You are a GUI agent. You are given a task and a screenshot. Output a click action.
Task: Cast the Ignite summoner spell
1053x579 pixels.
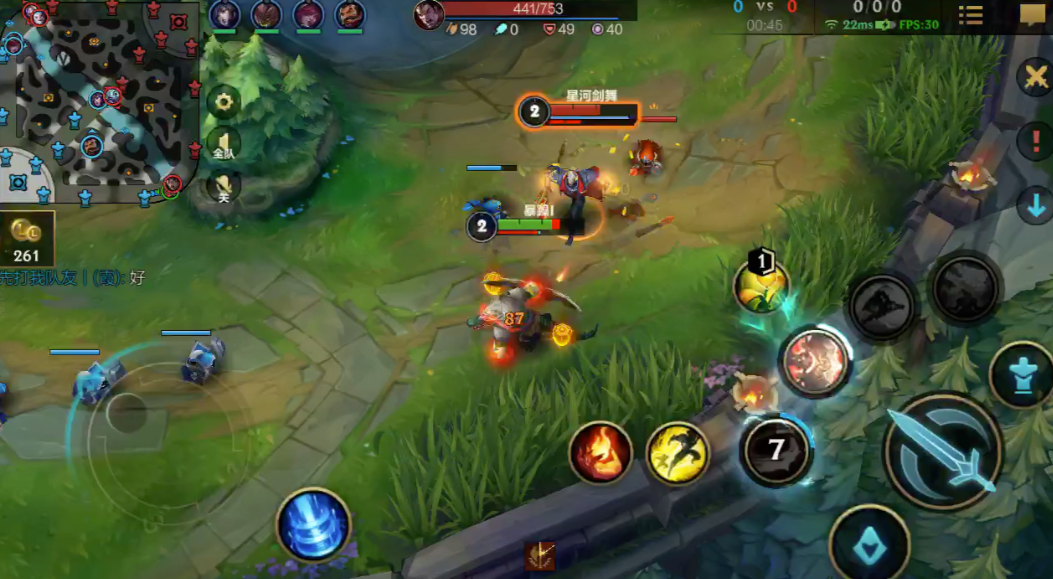(601, 453)
